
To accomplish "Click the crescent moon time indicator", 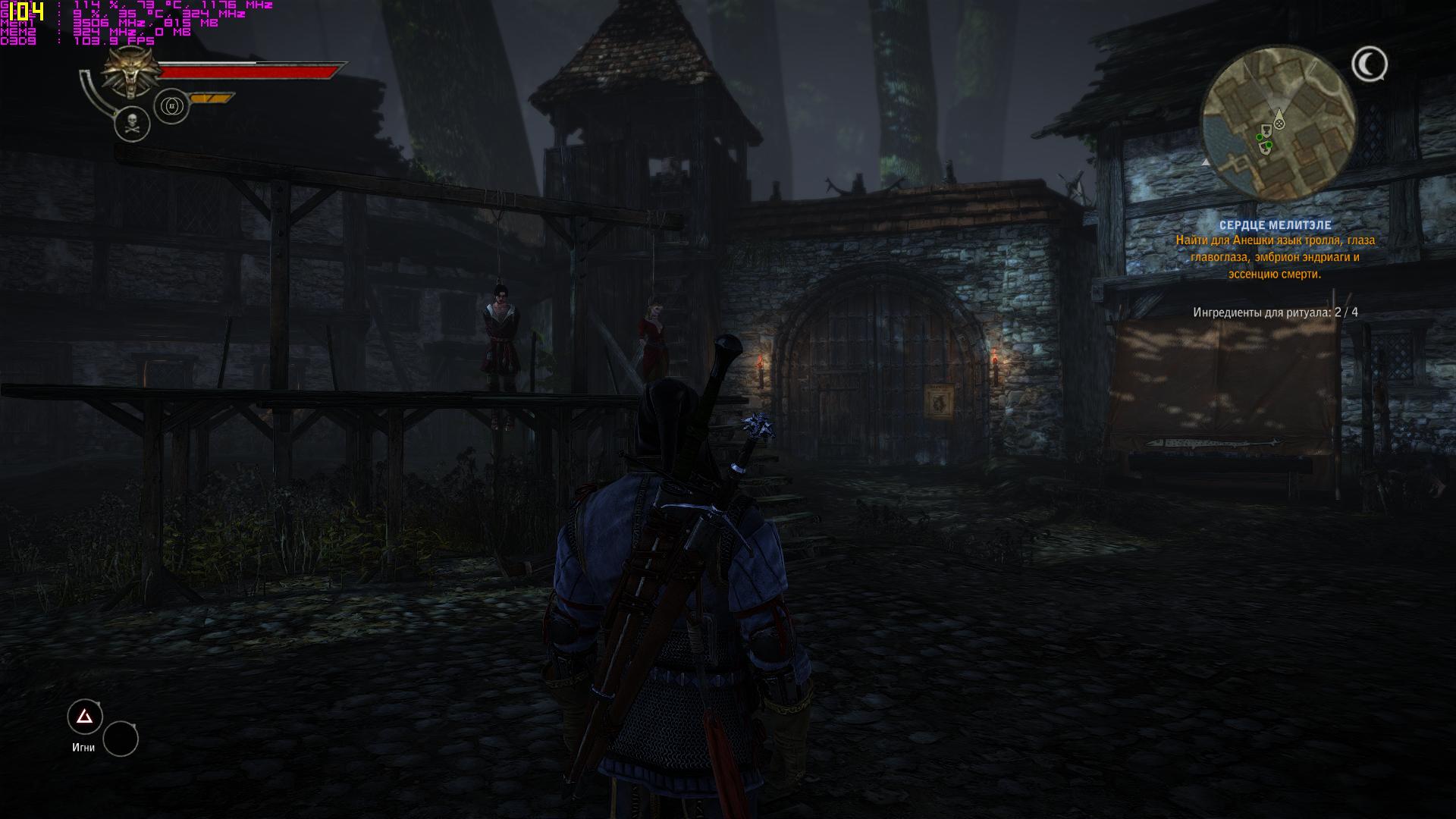I will 1369,65.
